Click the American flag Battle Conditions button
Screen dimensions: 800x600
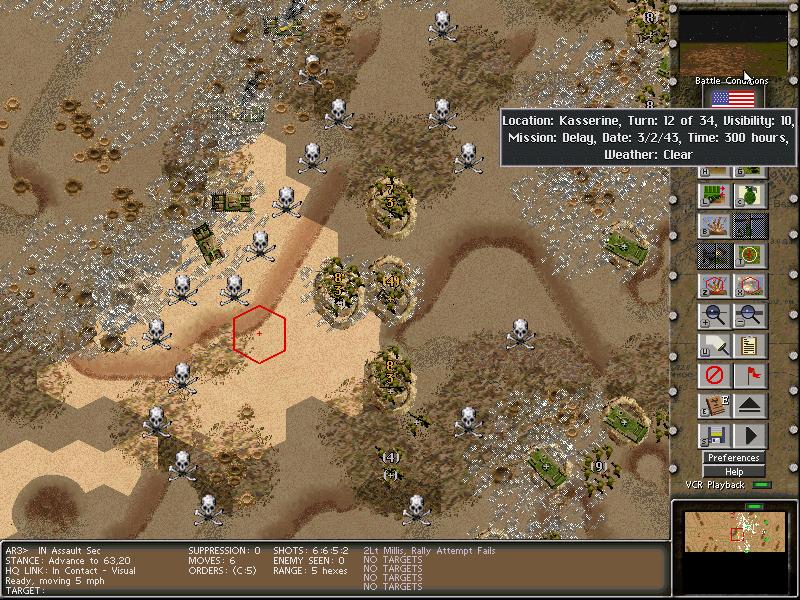tap(733, 97)
